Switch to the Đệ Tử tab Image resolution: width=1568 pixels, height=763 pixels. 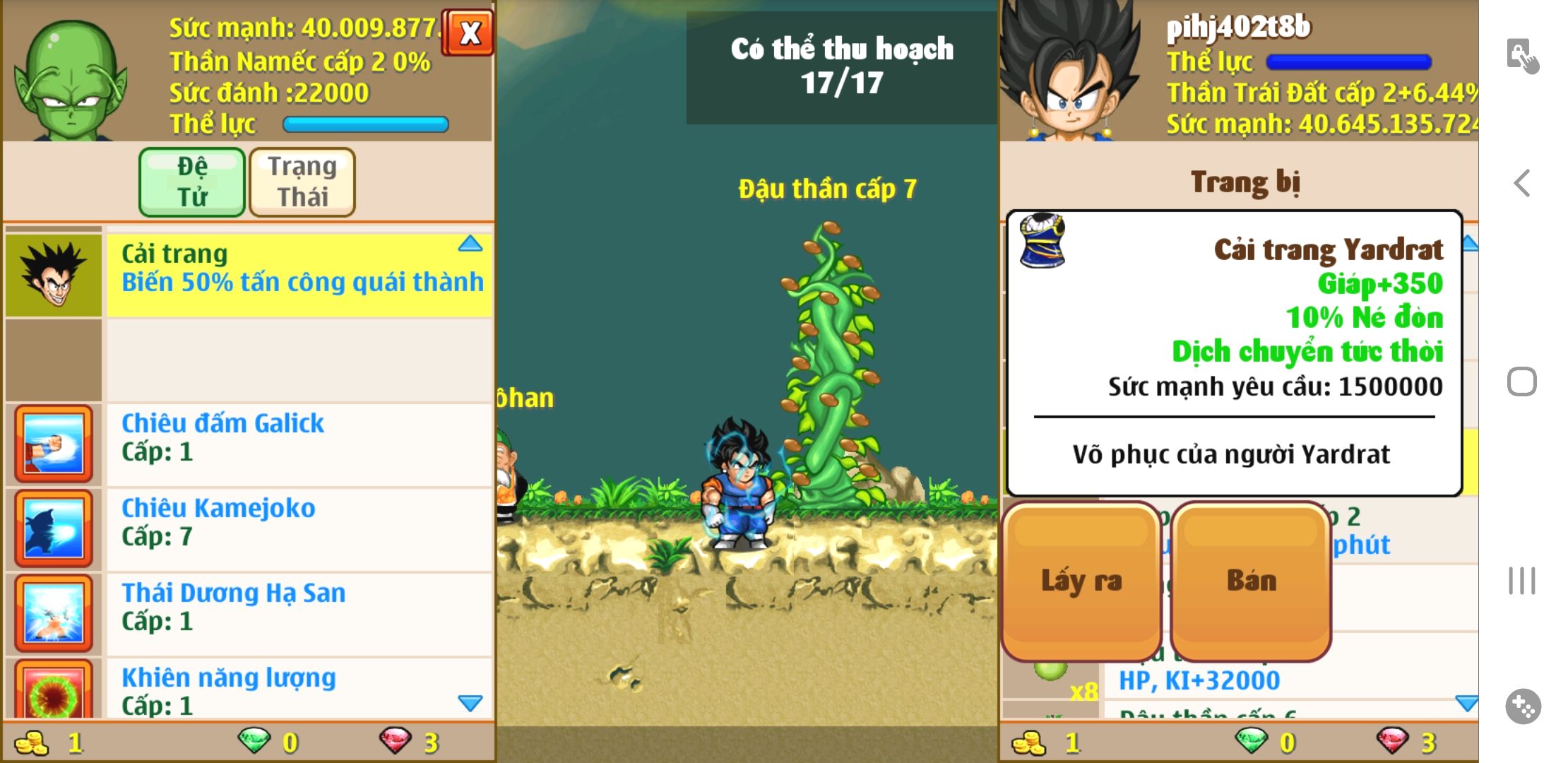pos(192,182)
